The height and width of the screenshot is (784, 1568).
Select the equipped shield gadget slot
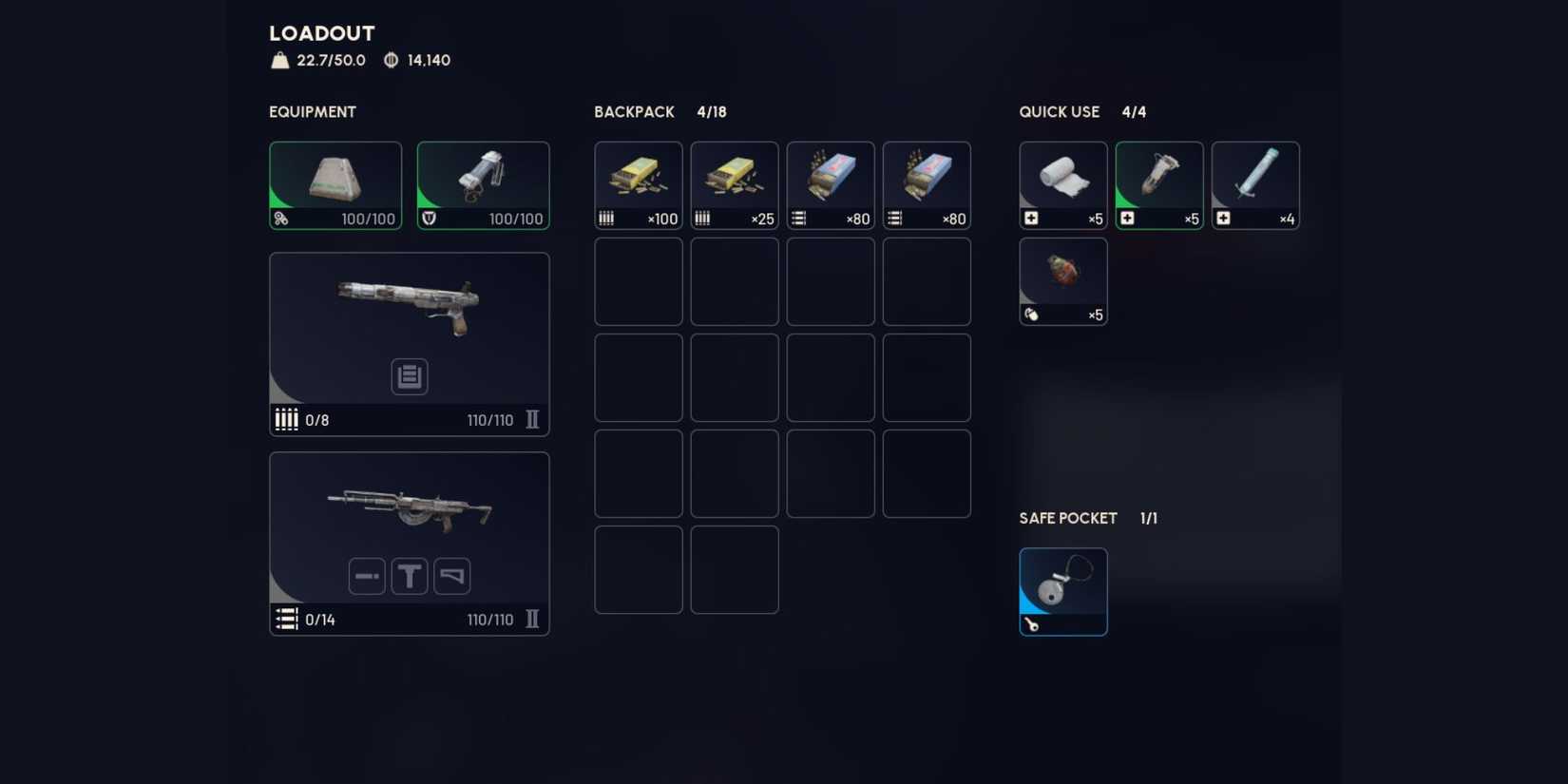483,183
